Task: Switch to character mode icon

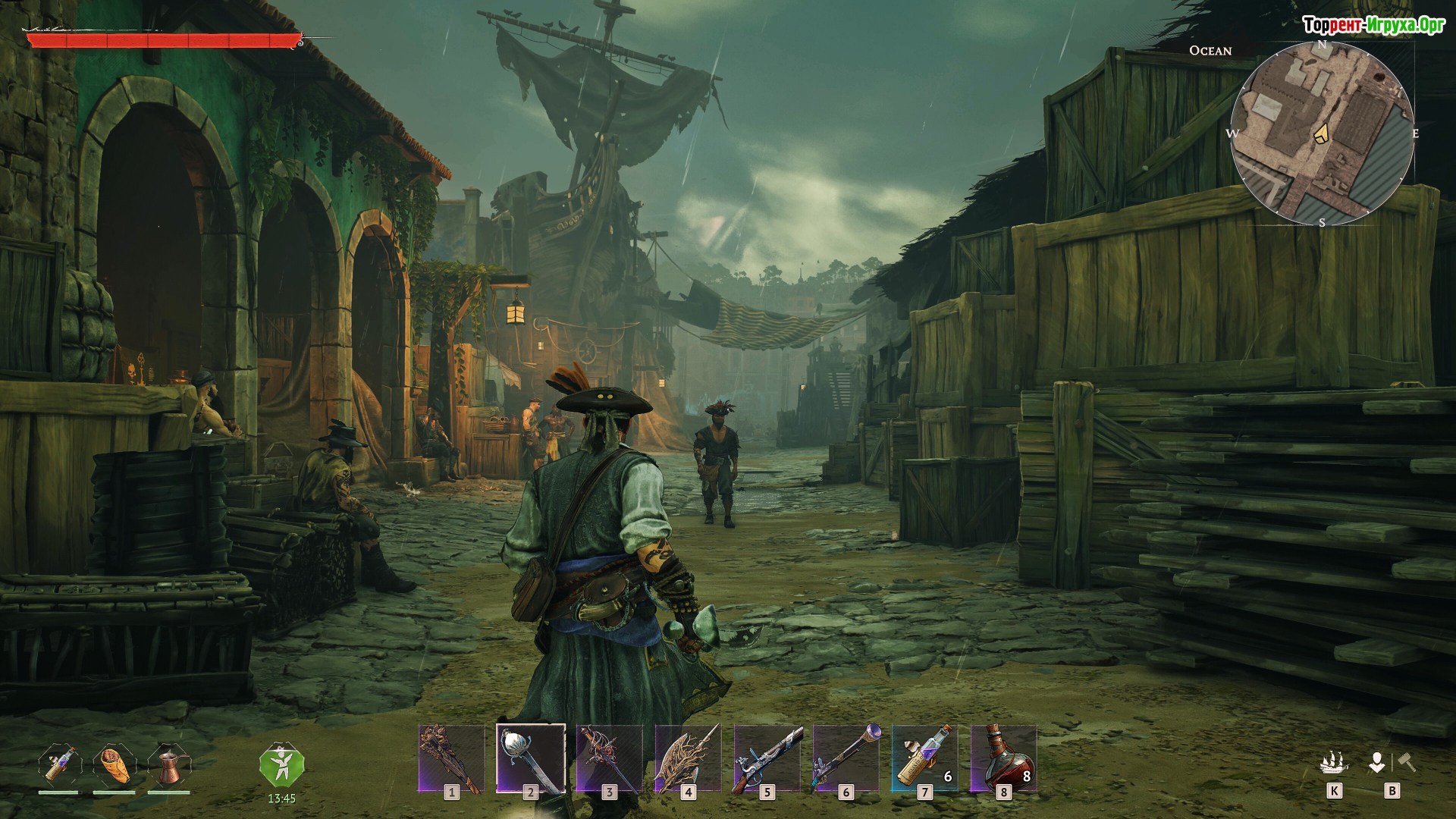Action: [x=1376, y=761]
